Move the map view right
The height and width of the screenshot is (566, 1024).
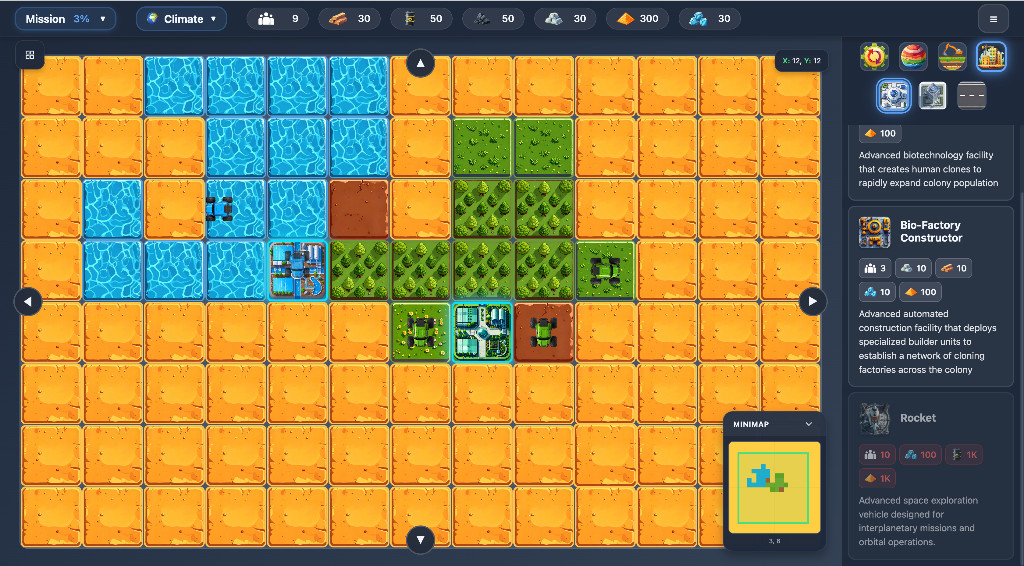[x=812, y=300]
